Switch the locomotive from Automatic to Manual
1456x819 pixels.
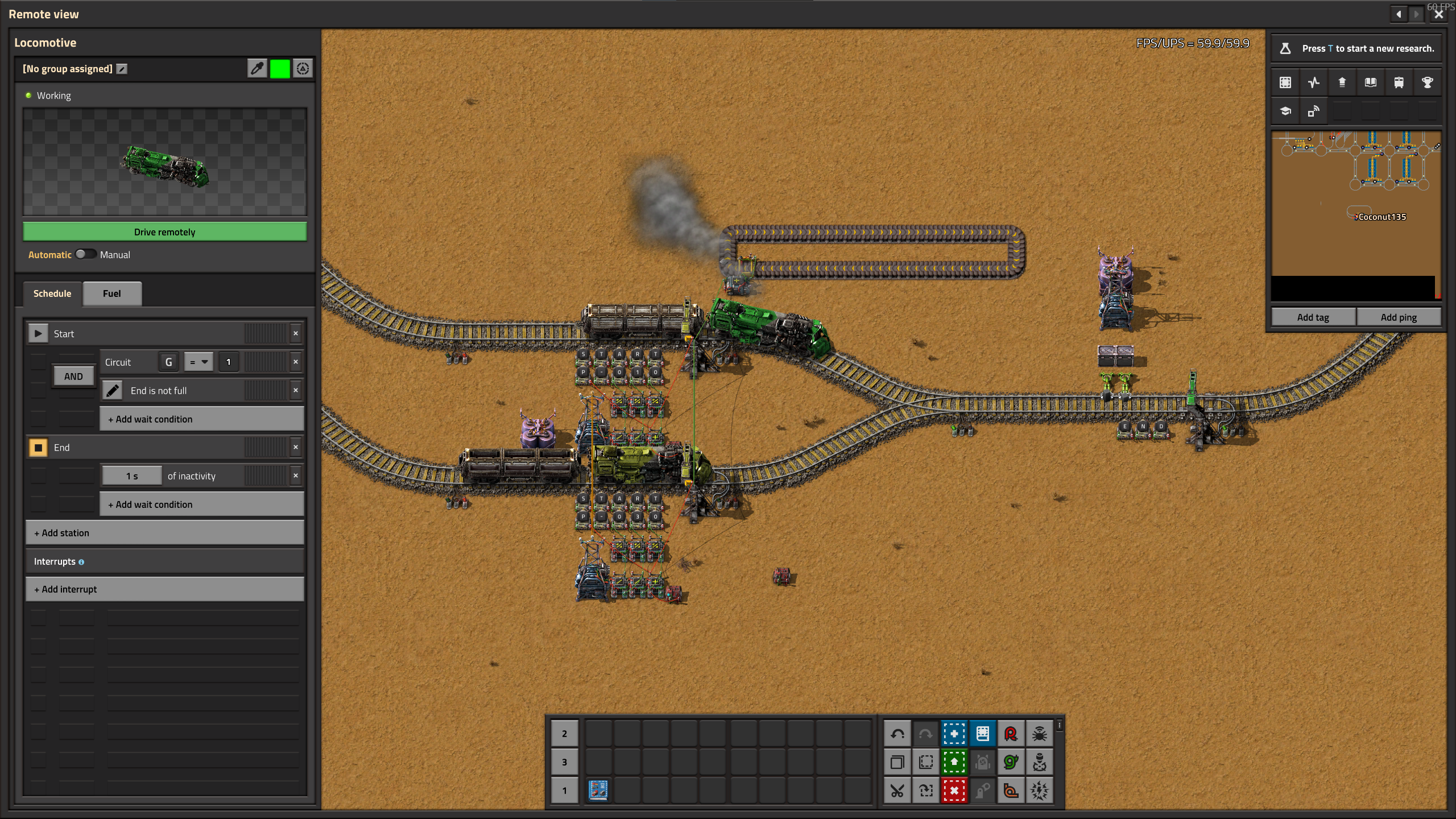click(x=86, y=254)
